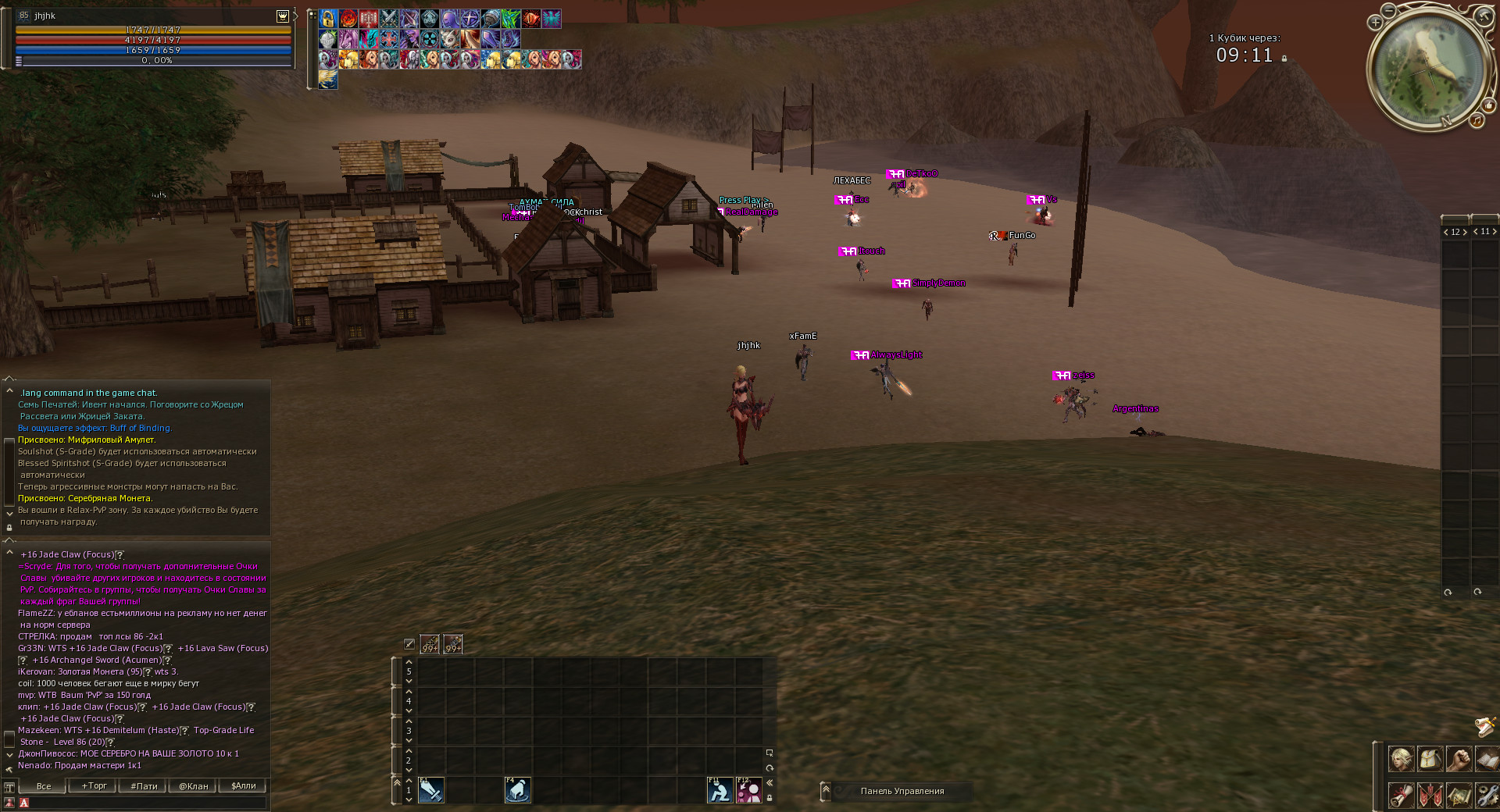Open the inventory backpack icon
The width and height of the screenshot is (1500, 812).
(x=1430, y=759)
